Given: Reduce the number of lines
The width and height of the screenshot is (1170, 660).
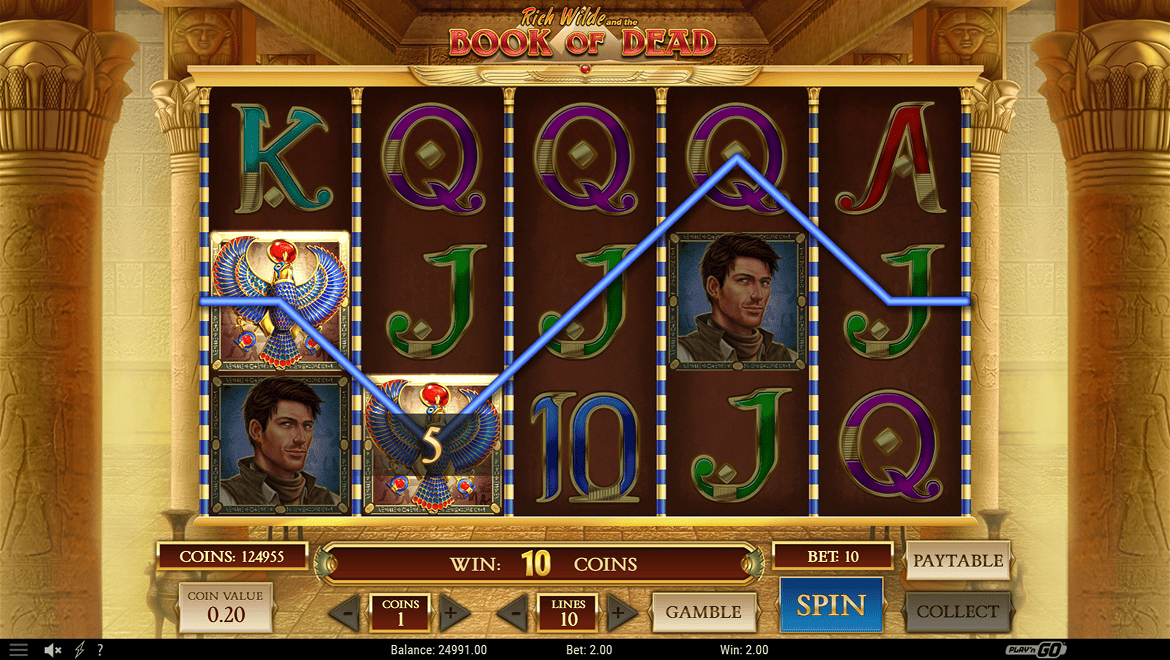Looking at the screenshot, I should [x=512, y=612].
